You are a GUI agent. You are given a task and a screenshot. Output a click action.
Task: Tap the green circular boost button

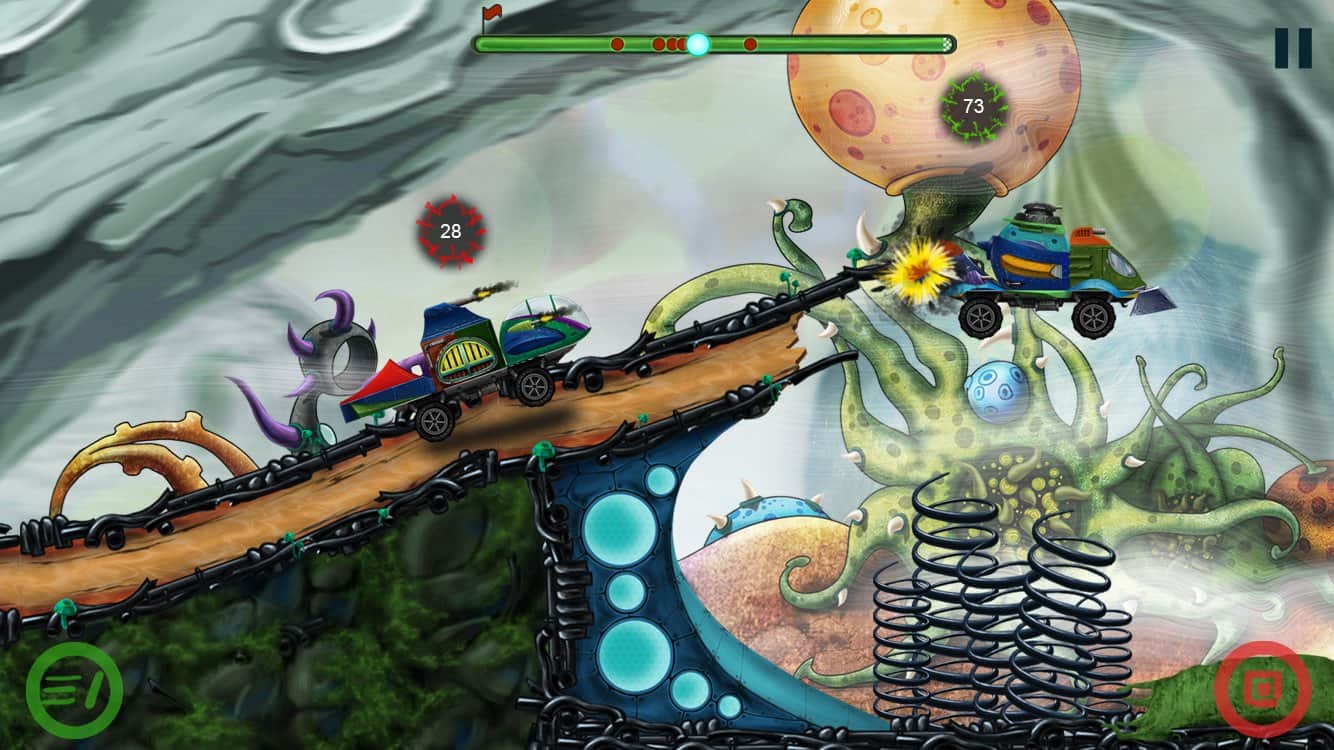coord(74,690)
